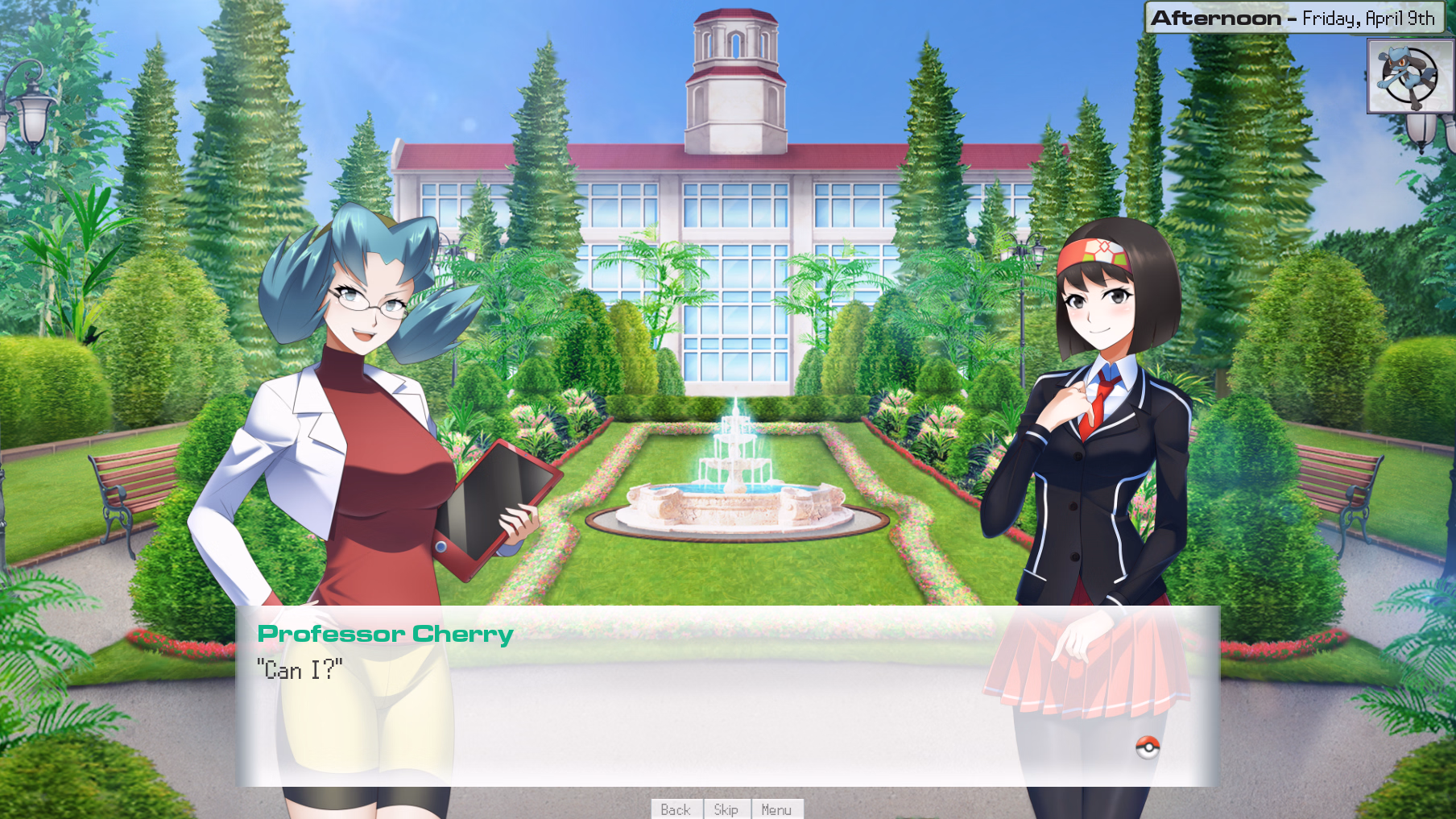Click the Friday, April 9th date display
This screenshot has height=819, width=1456.
1369,18
